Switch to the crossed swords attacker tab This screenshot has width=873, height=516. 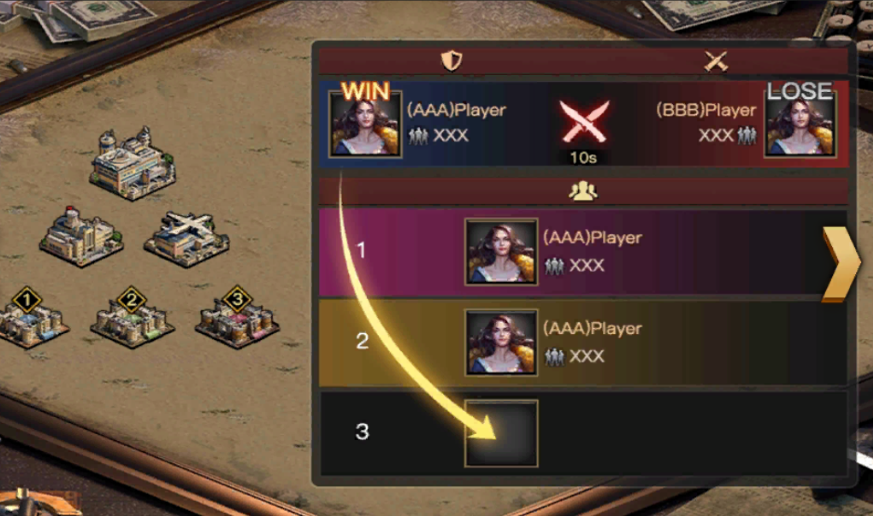pyautogui.click(x=715, y=61)
